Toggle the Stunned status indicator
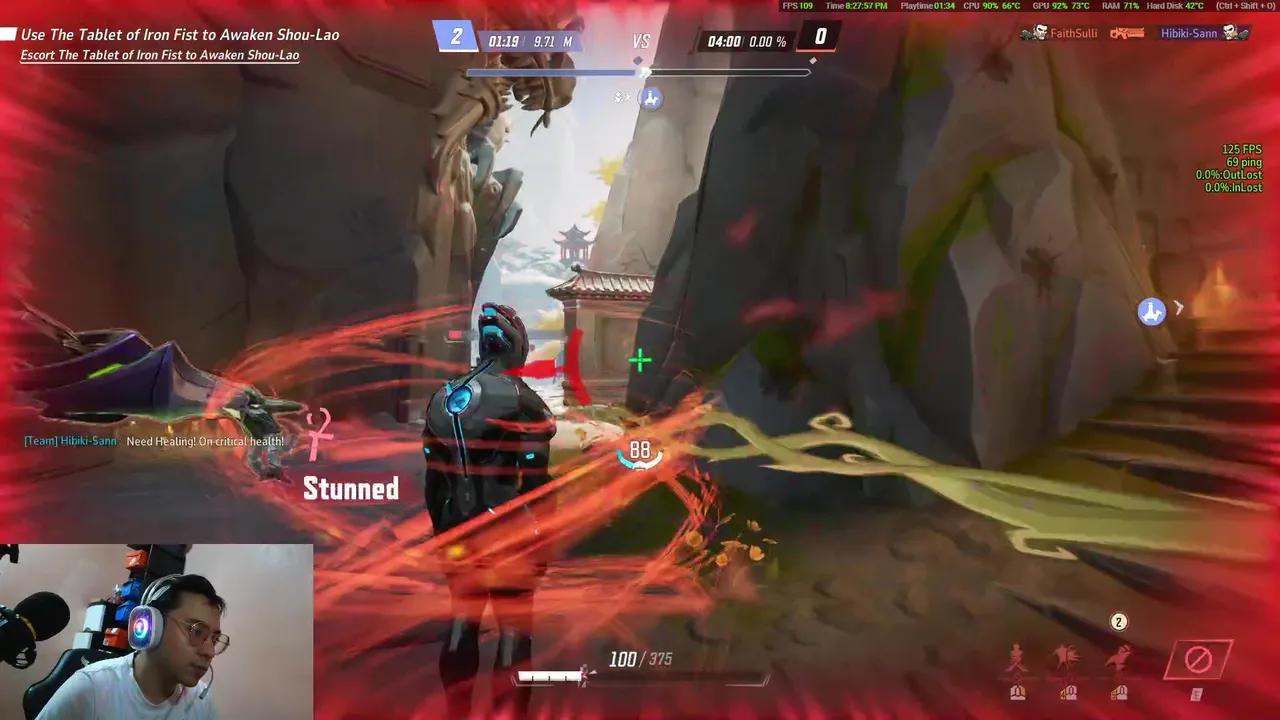This screenshot has height=720, width=1280. point(350,488)
